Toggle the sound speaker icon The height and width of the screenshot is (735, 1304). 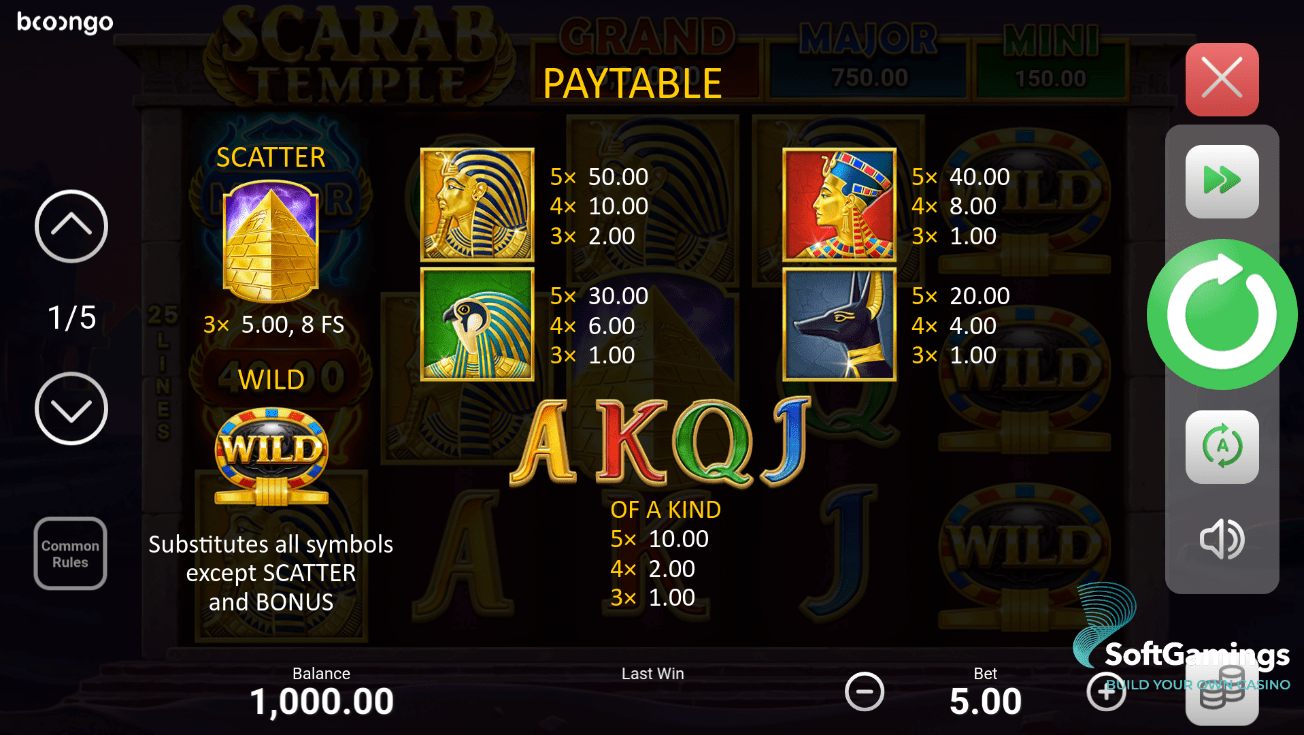coord(1221,540)
